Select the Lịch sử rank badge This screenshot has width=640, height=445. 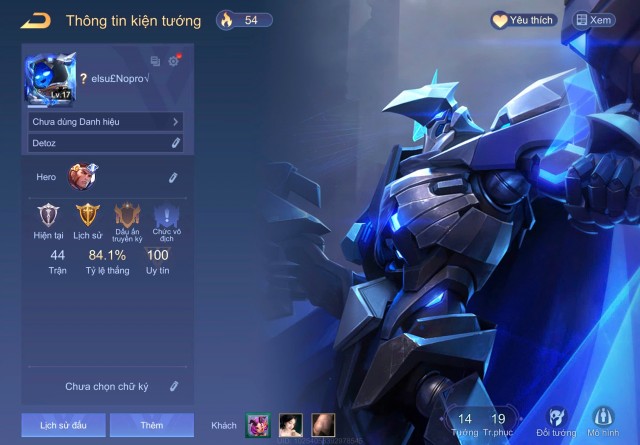pyautogui.click(x=88, y=216)
